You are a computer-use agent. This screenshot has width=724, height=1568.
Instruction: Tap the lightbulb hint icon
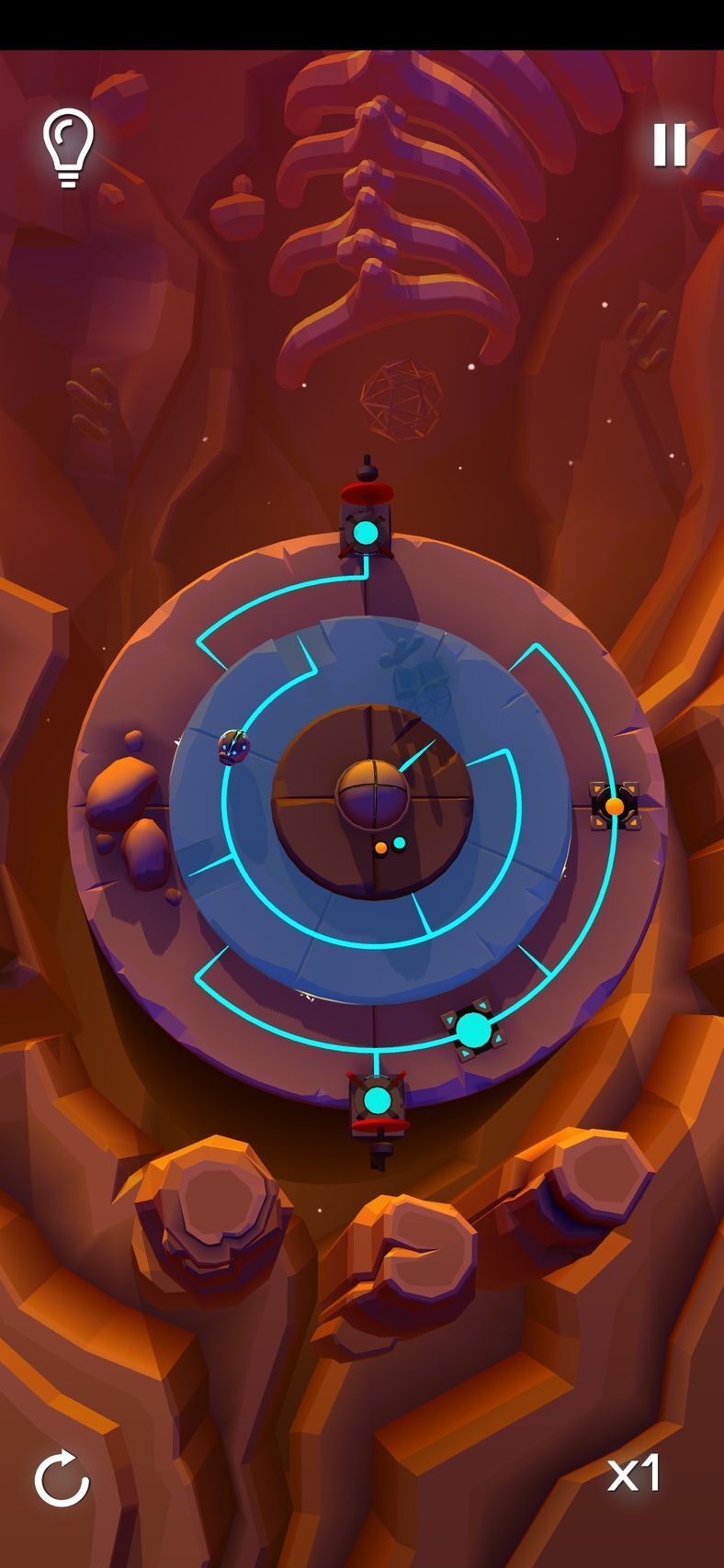click(x=68, y=147)
